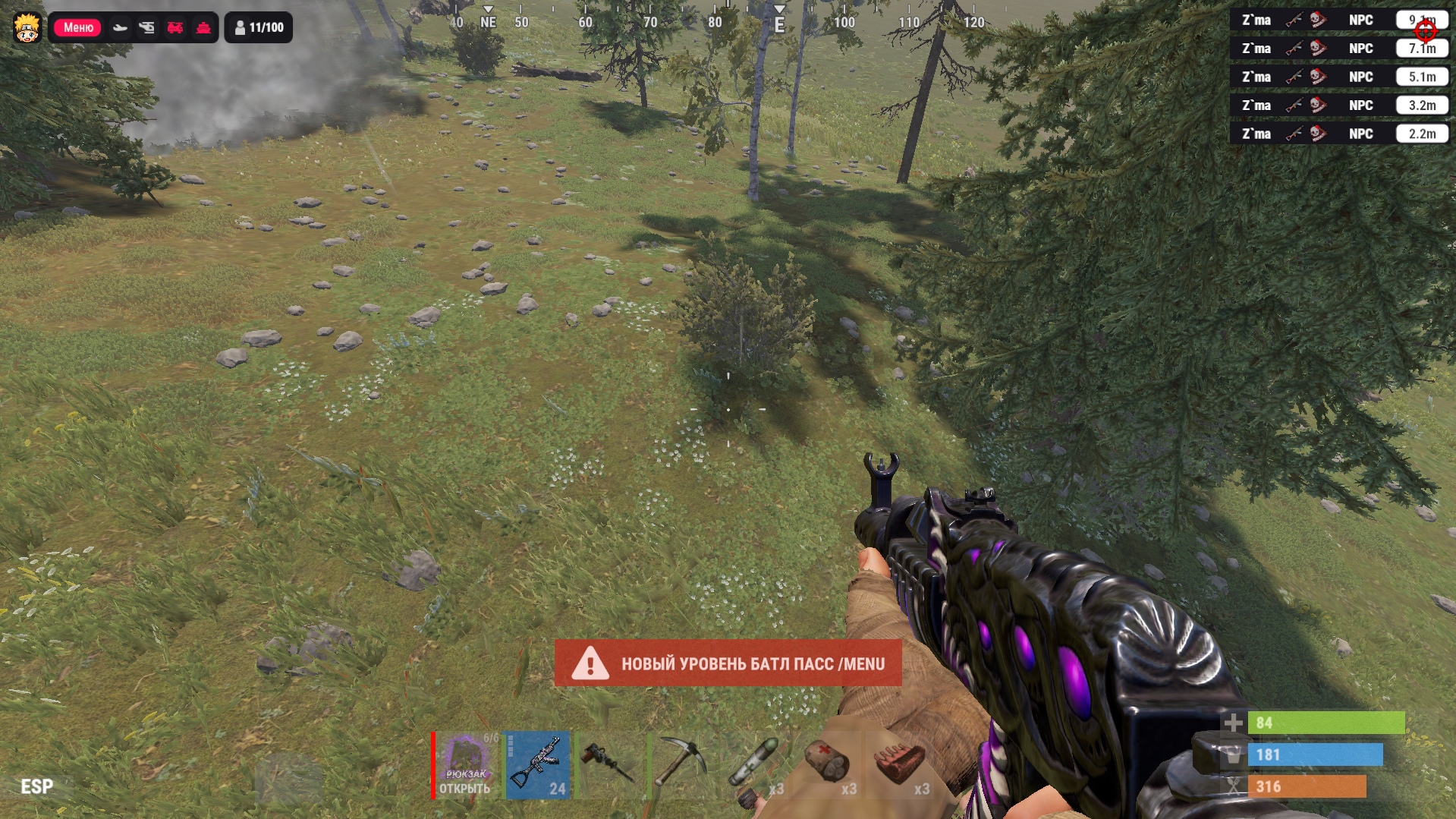
Task: Select the assault rifle hotbar slot
Action: coord(538,765)
